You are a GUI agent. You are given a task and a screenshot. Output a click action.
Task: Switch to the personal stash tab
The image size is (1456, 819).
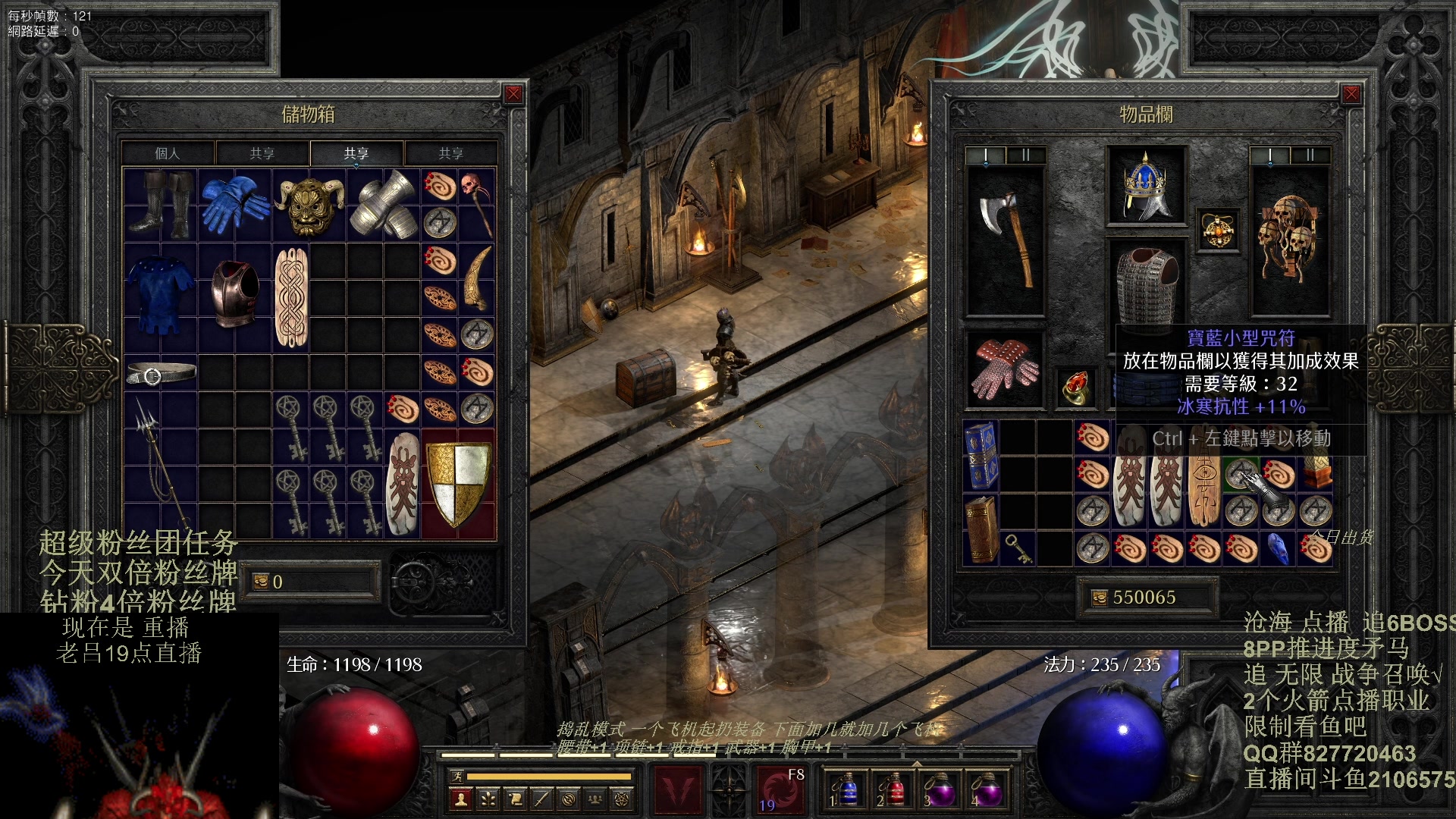pos(168,153)
